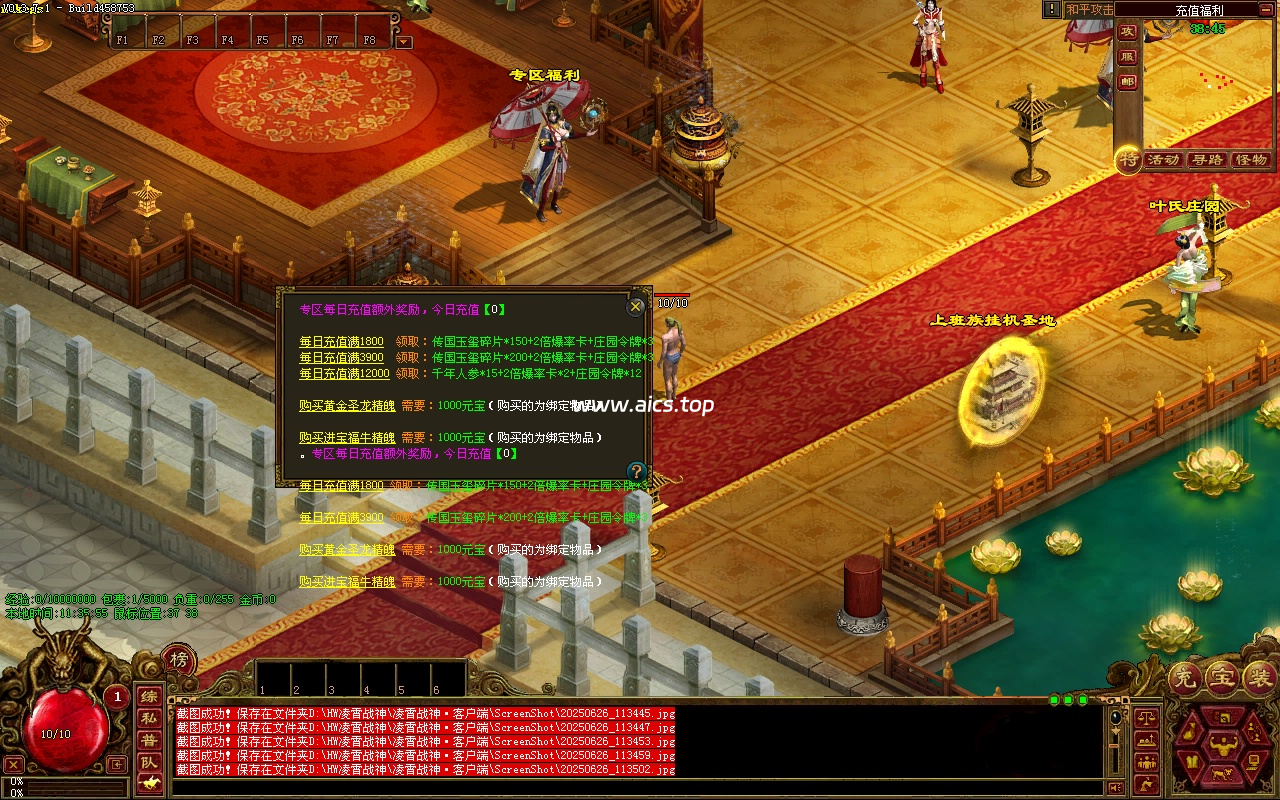Screen dimensions: 1280x800
Task: Open the 充 recharge round button
Action: pyautogui.click(x=1183, y=679)
